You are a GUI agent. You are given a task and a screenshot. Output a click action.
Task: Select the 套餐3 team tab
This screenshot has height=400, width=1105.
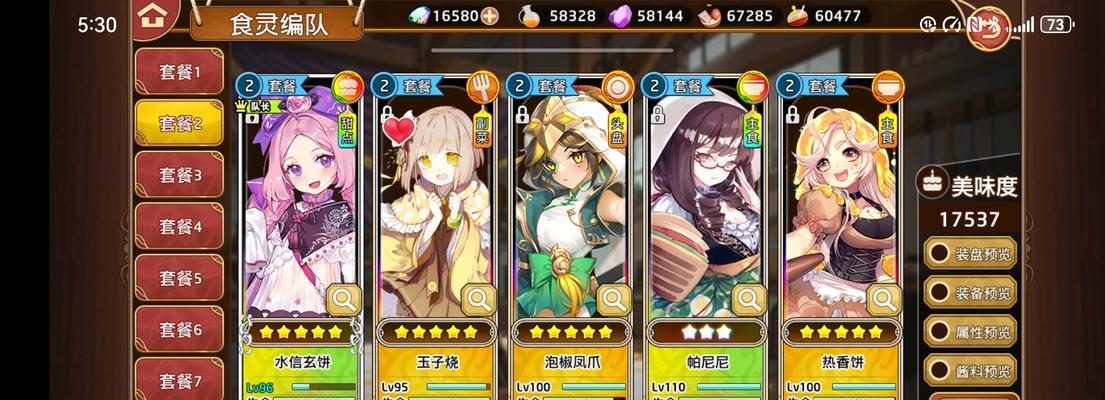[179, 175]
